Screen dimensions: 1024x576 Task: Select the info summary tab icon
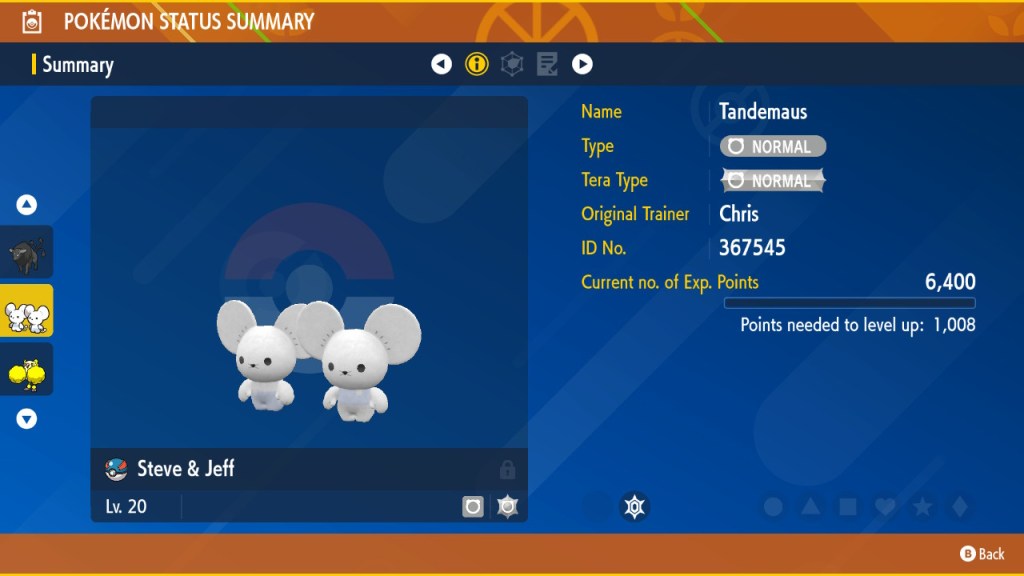[x=477, y=65]
